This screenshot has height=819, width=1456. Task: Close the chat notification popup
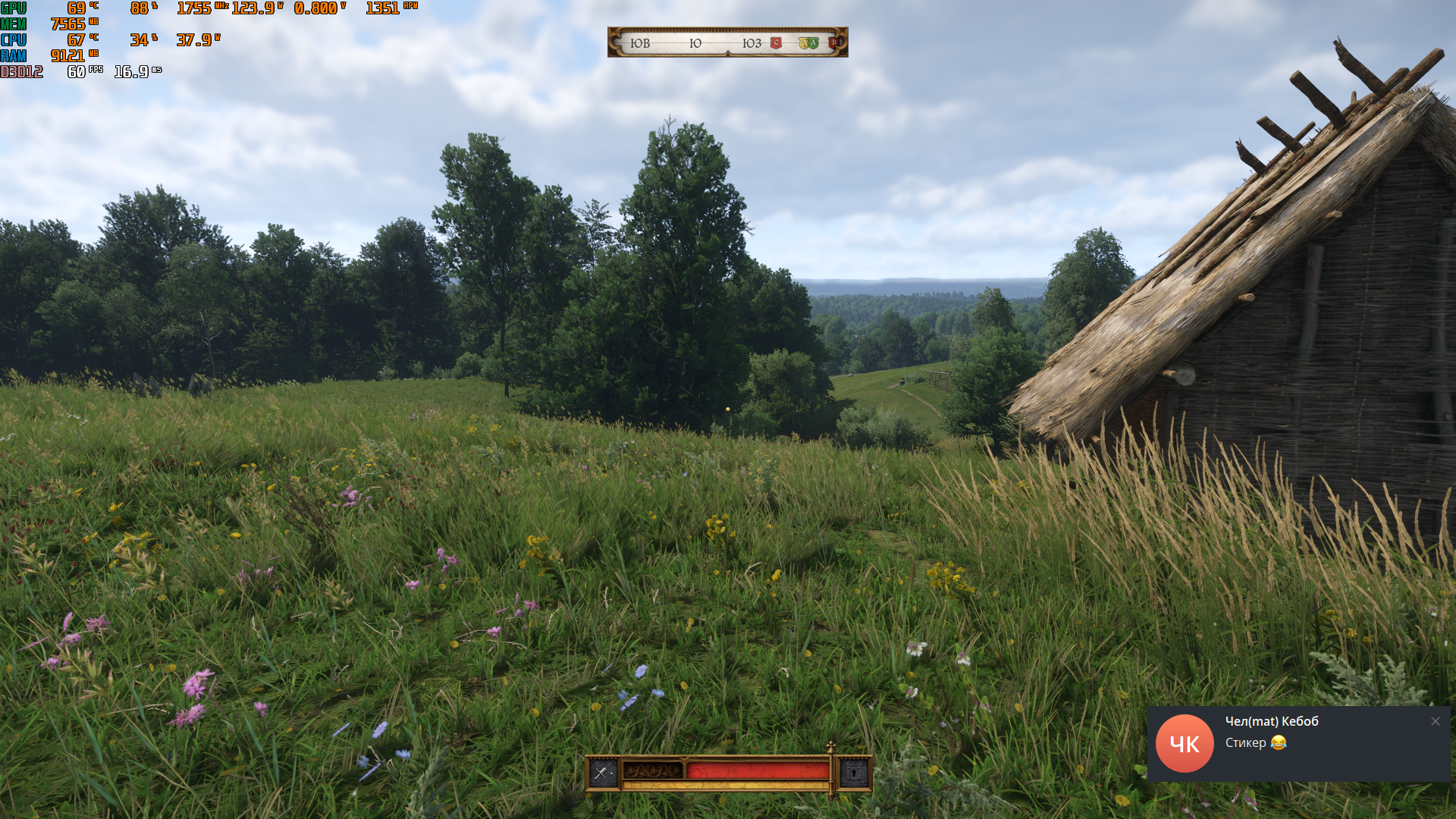(1435, 721)
